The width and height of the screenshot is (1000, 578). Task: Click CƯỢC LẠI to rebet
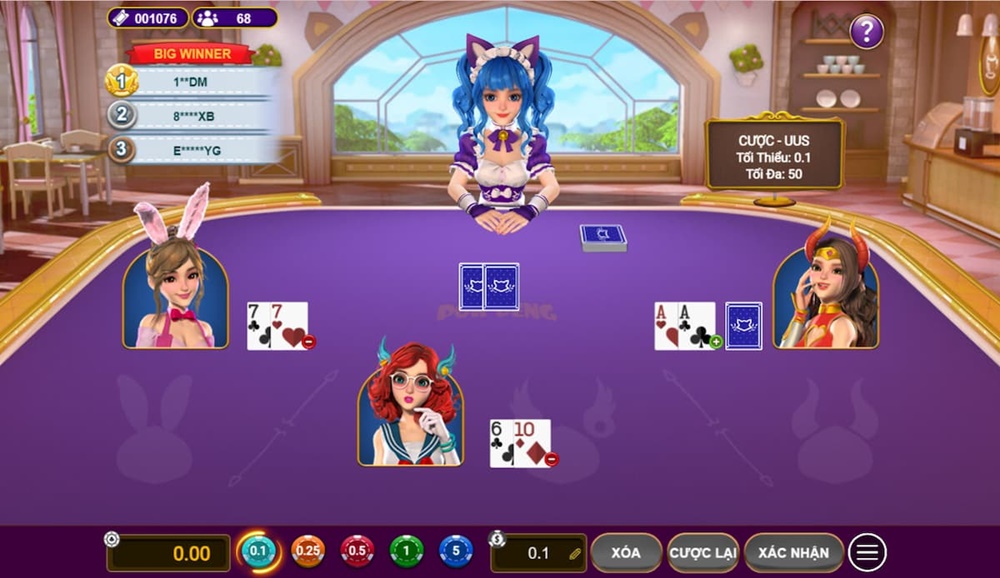coord(702,553)
